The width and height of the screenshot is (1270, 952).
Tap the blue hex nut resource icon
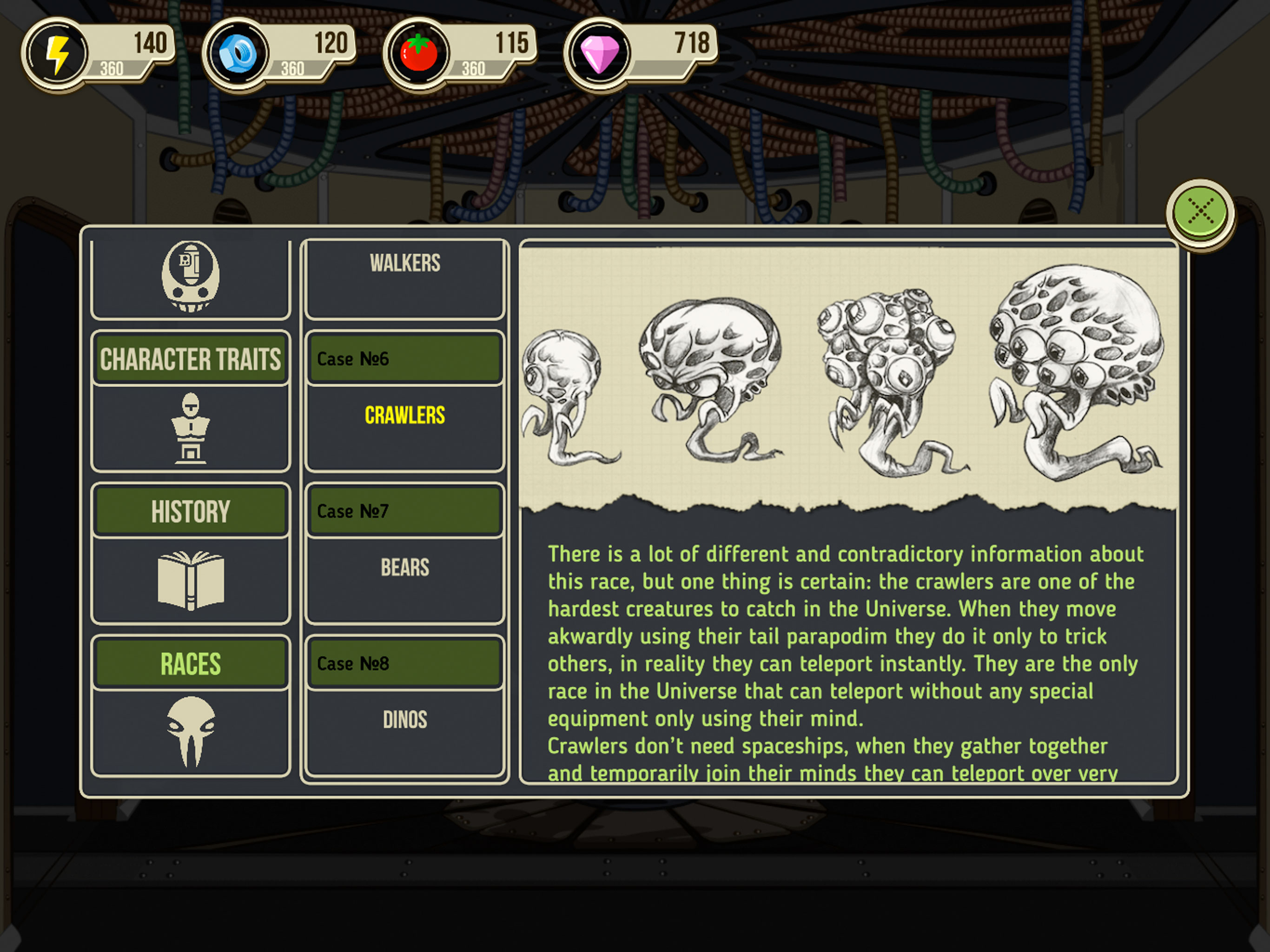tap(238, 54)
